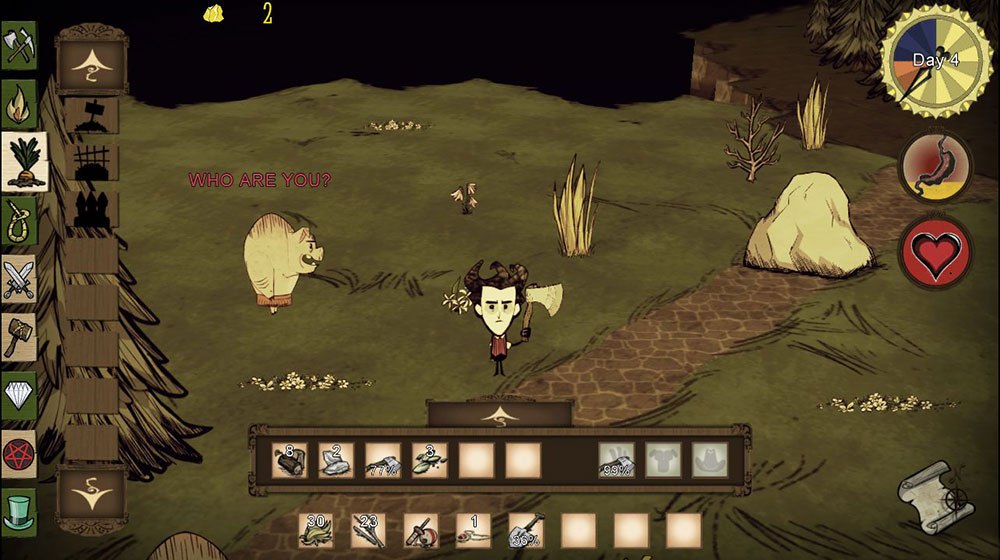
Task: Open the Survival rope-knot tab
Action: [19, 220]
